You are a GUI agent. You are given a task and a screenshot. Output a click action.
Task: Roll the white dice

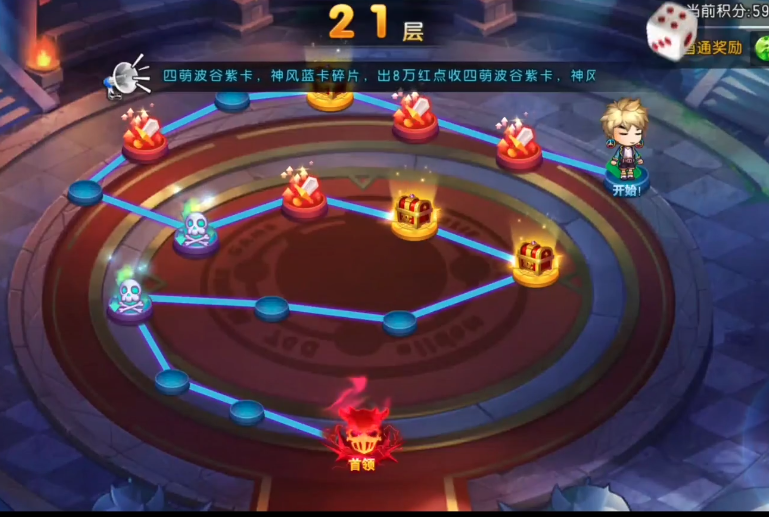pyautogui.click(x=671, y=30)
